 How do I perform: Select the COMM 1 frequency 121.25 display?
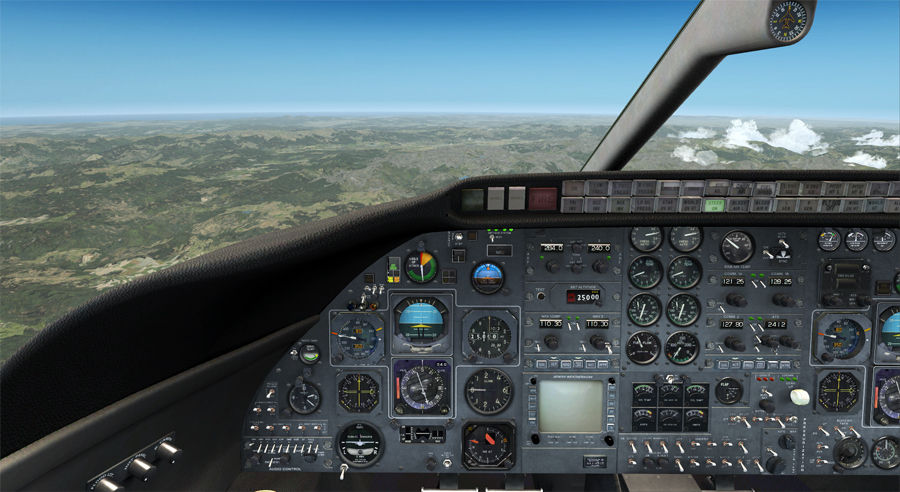click(x=735, y=281)
